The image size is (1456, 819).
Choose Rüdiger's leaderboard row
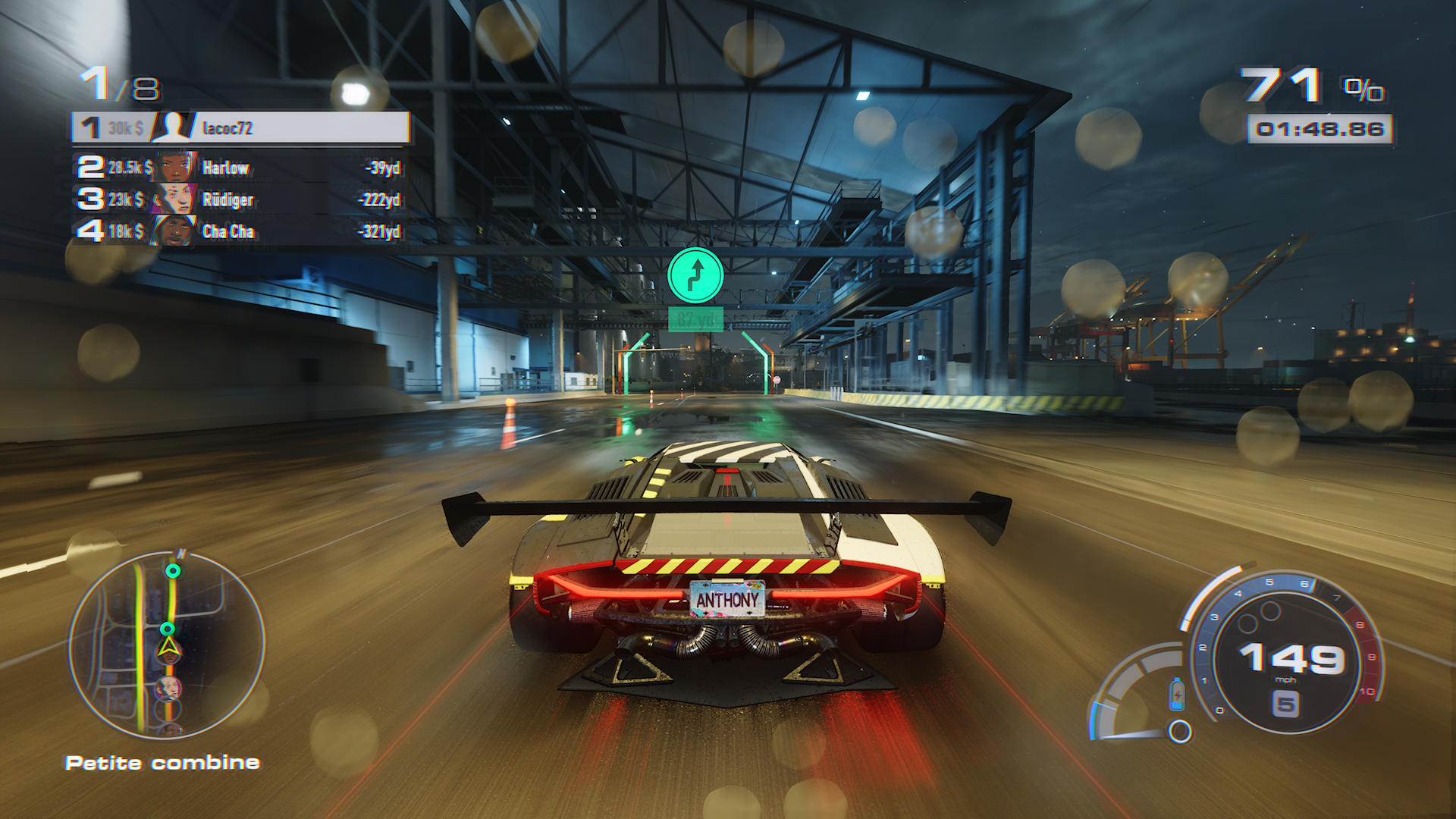241,199
